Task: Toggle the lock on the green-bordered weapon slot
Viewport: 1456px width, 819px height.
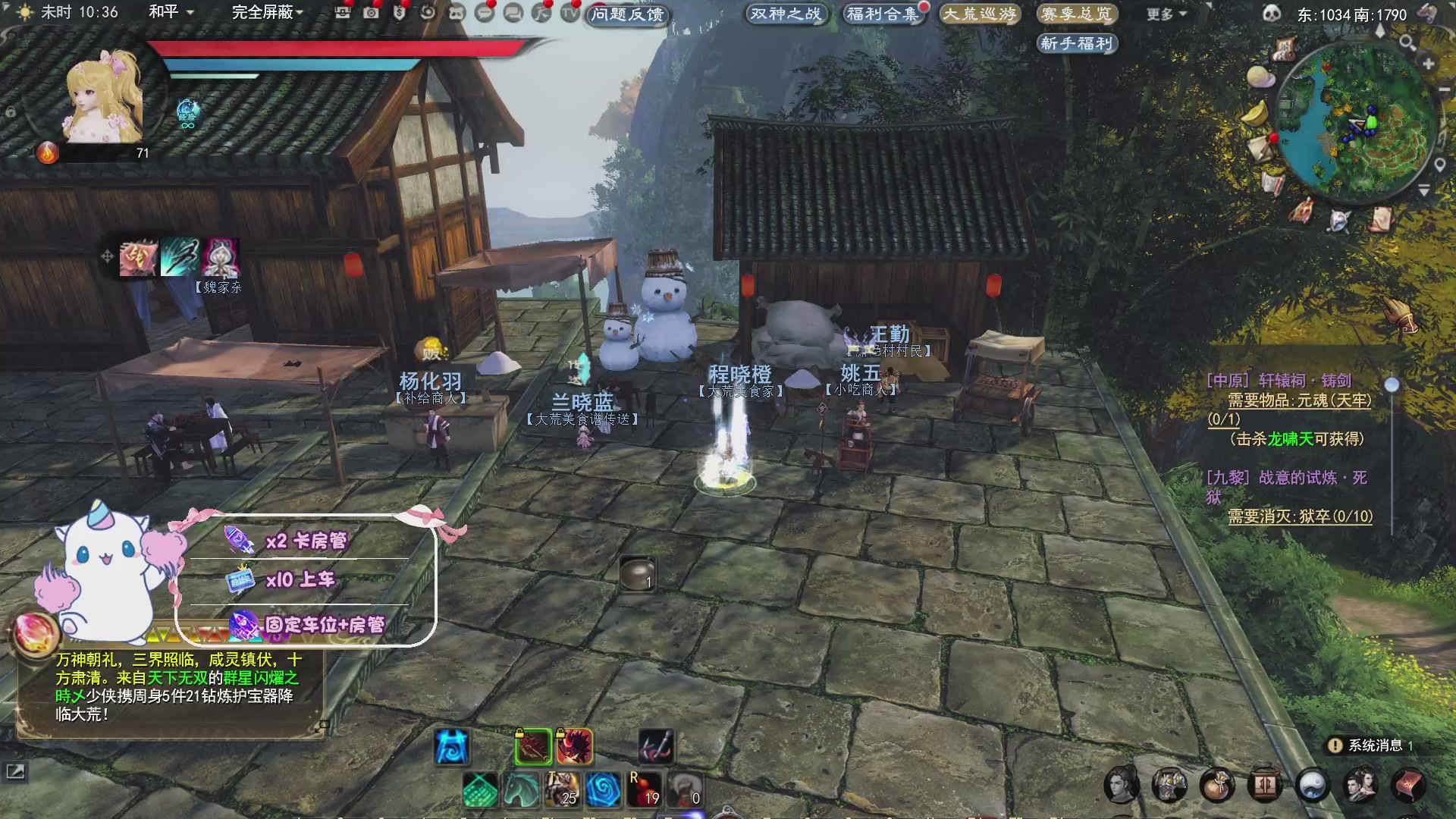Action: (519, 733)
